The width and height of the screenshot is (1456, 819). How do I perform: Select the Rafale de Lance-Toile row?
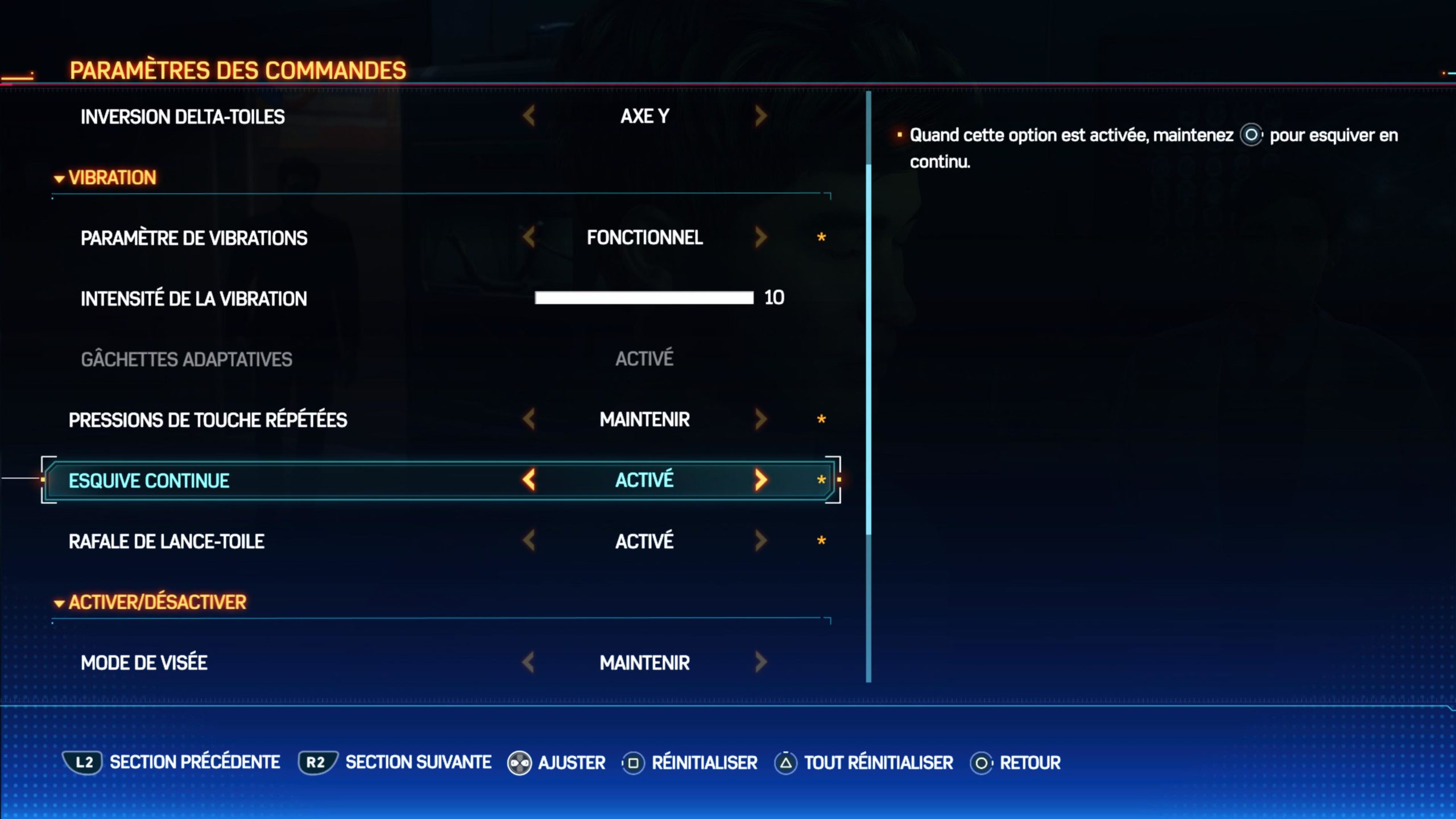(167, 541)
